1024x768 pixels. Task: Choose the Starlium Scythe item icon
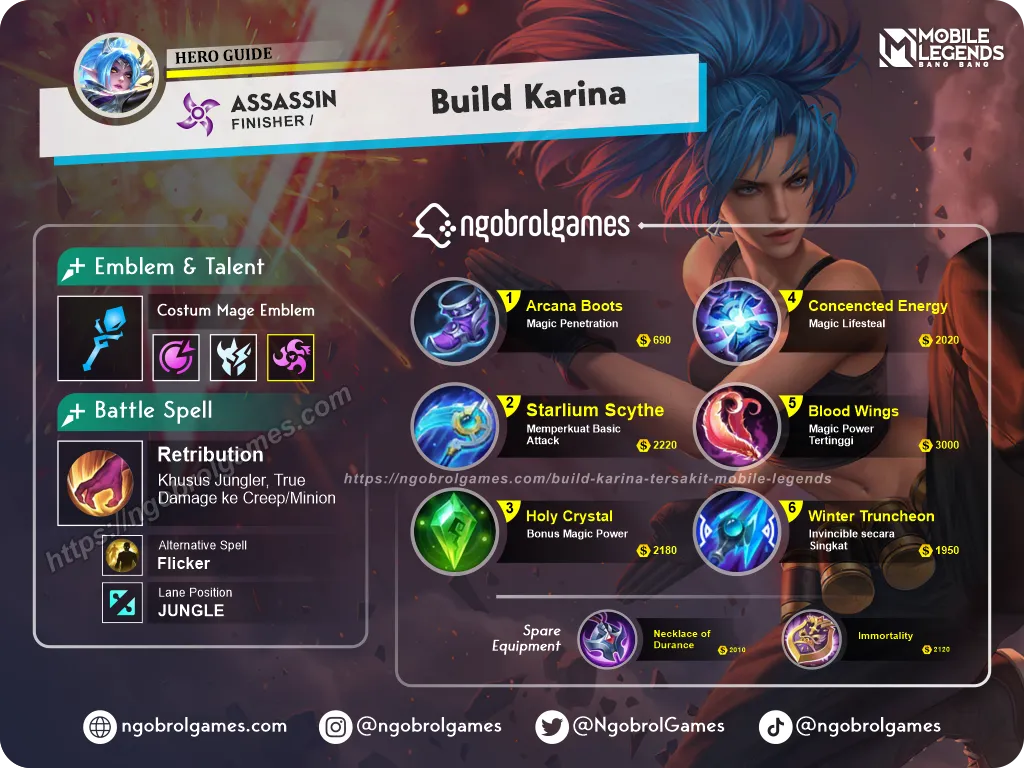coord(455,427)
